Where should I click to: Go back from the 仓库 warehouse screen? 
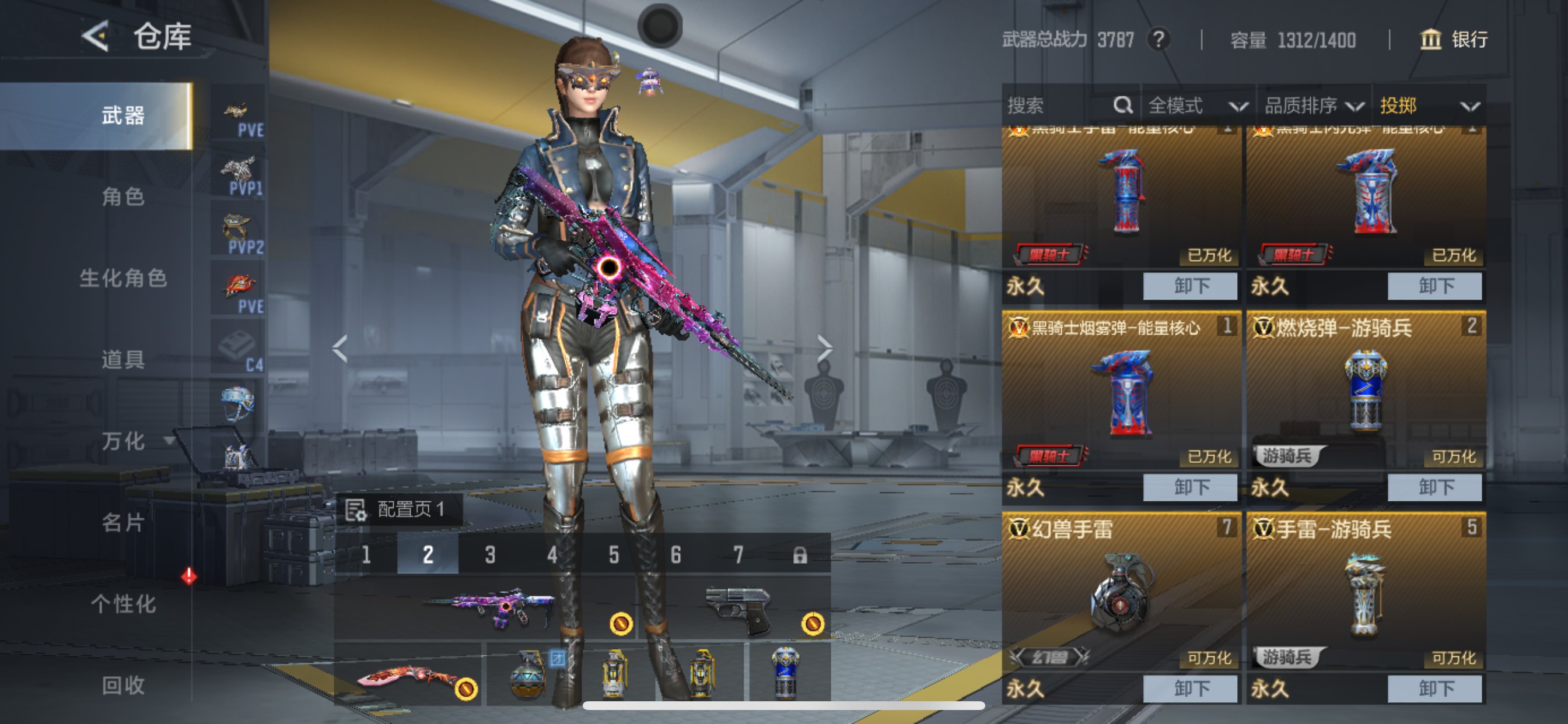pos(96,36)
